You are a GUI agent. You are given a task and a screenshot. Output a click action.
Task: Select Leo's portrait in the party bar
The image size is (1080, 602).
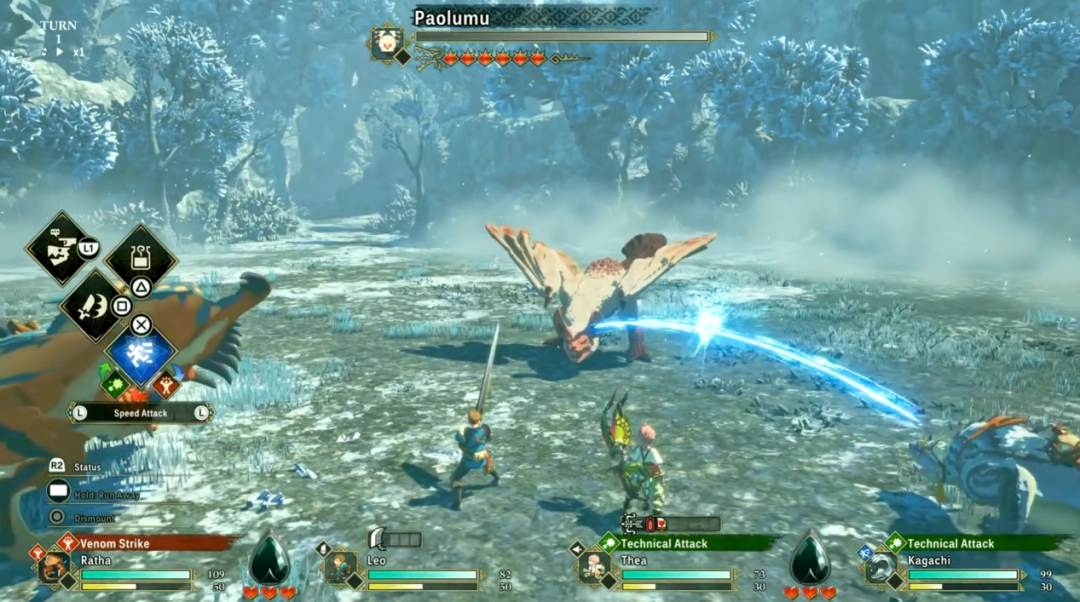(338, 568)
